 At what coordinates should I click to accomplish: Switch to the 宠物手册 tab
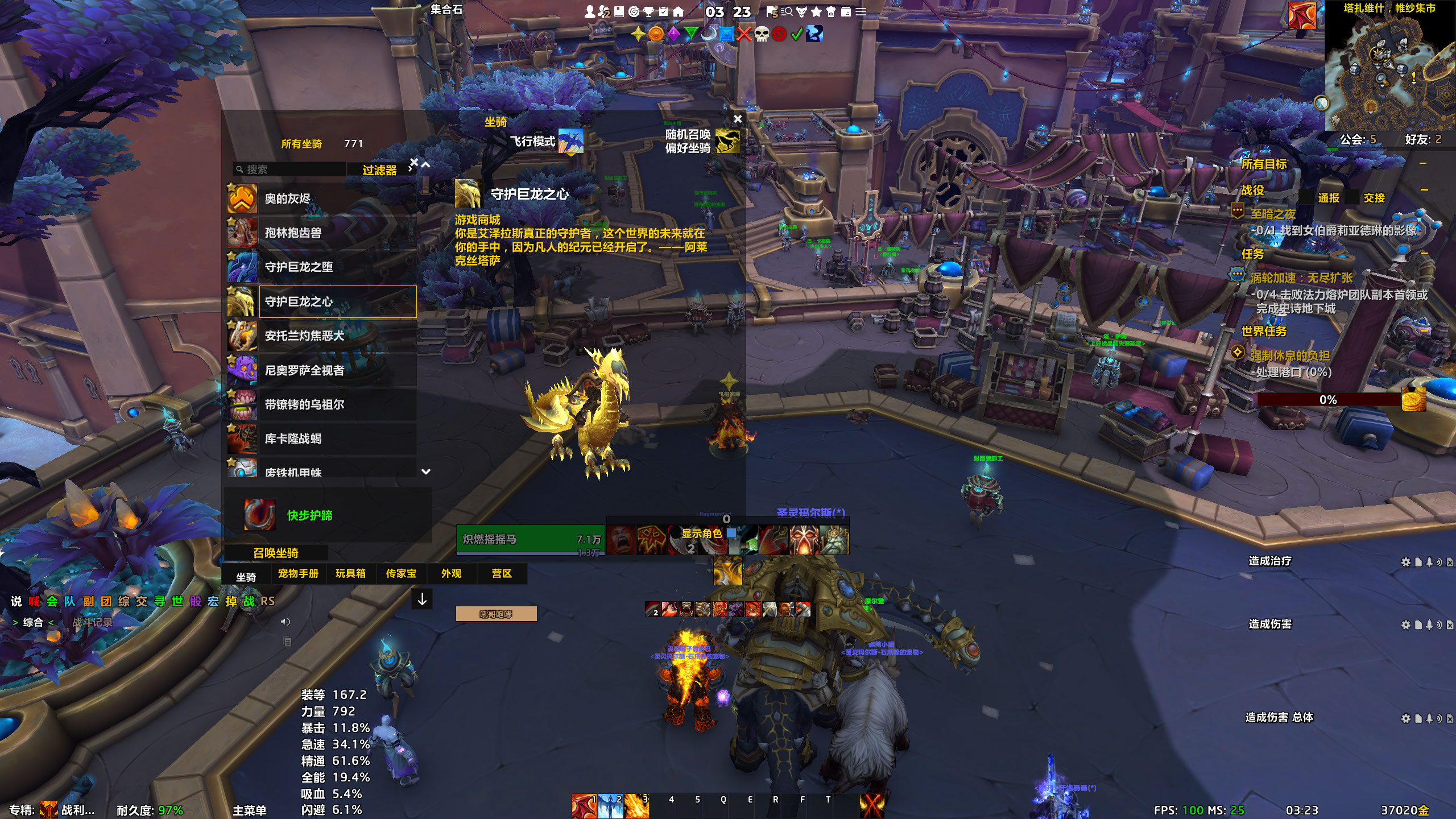click(298, 574)
